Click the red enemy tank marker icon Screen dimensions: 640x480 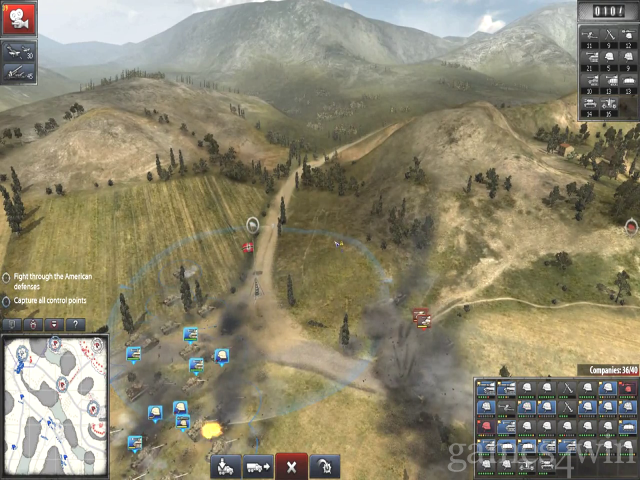[x=421, y=318]
